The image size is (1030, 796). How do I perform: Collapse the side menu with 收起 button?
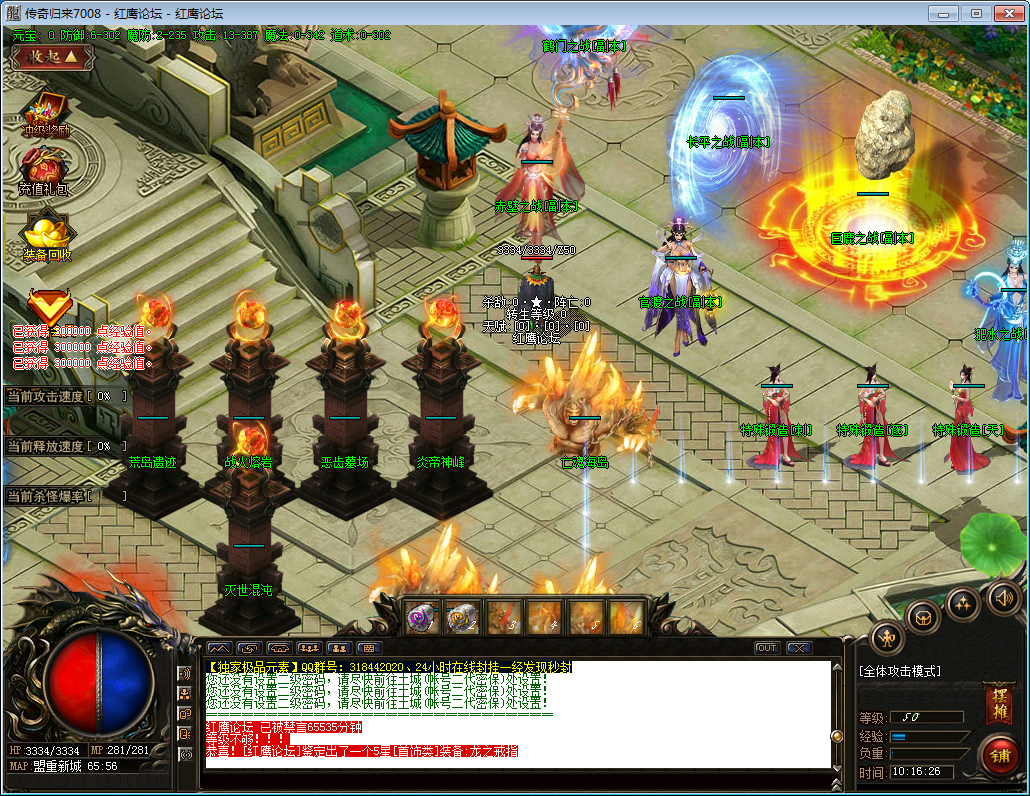52,57
